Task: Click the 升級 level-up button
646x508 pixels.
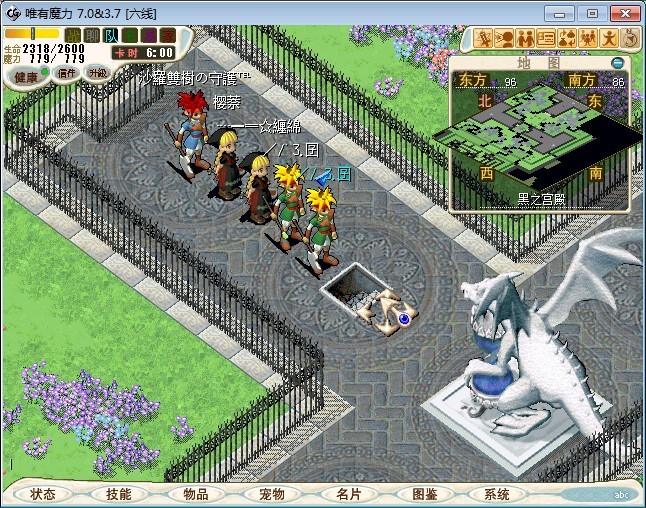Action: point(97,73)
